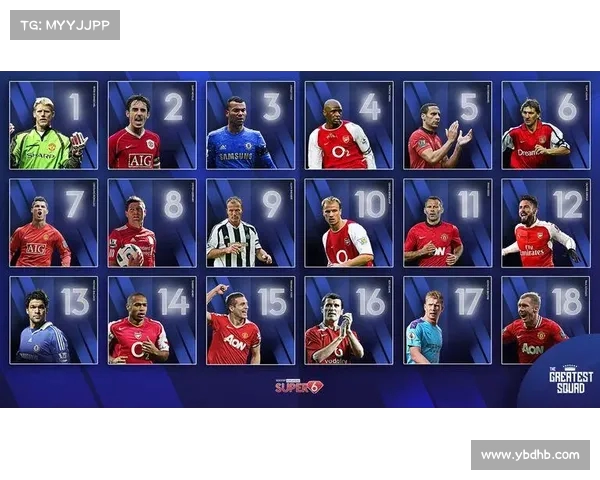Select the number 13 player card
The image size is (600, 480).
53,320
